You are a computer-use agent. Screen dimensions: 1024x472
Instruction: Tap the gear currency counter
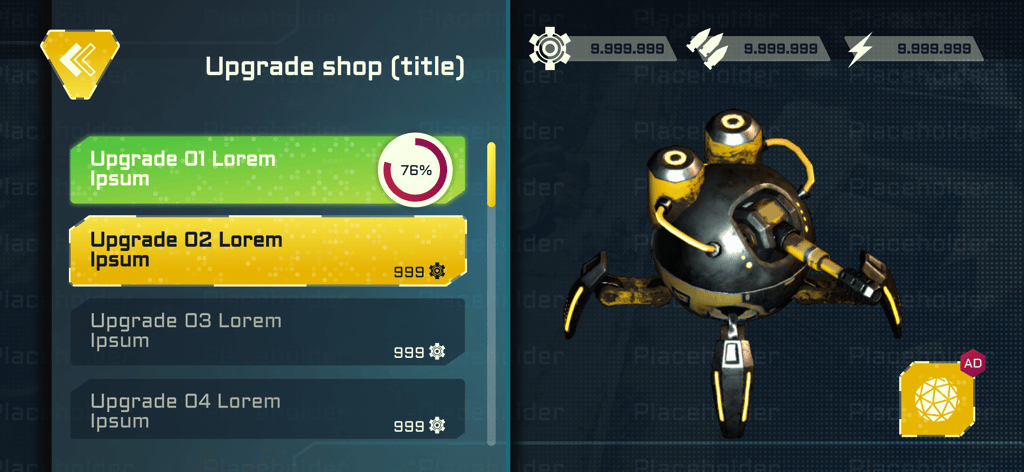point(599,48)
